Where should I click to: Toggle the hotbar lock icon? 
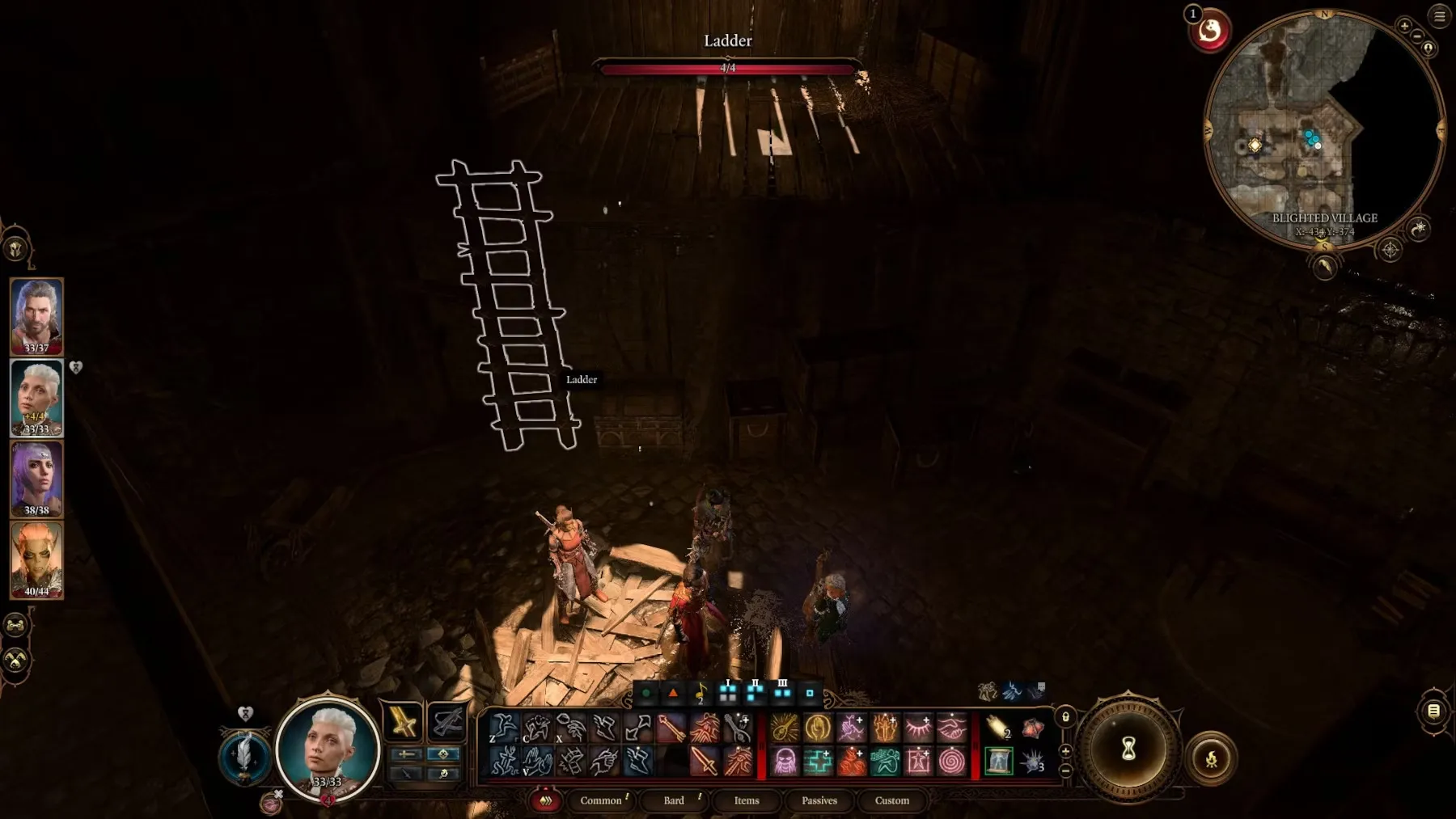click(x=1066, y=717)
